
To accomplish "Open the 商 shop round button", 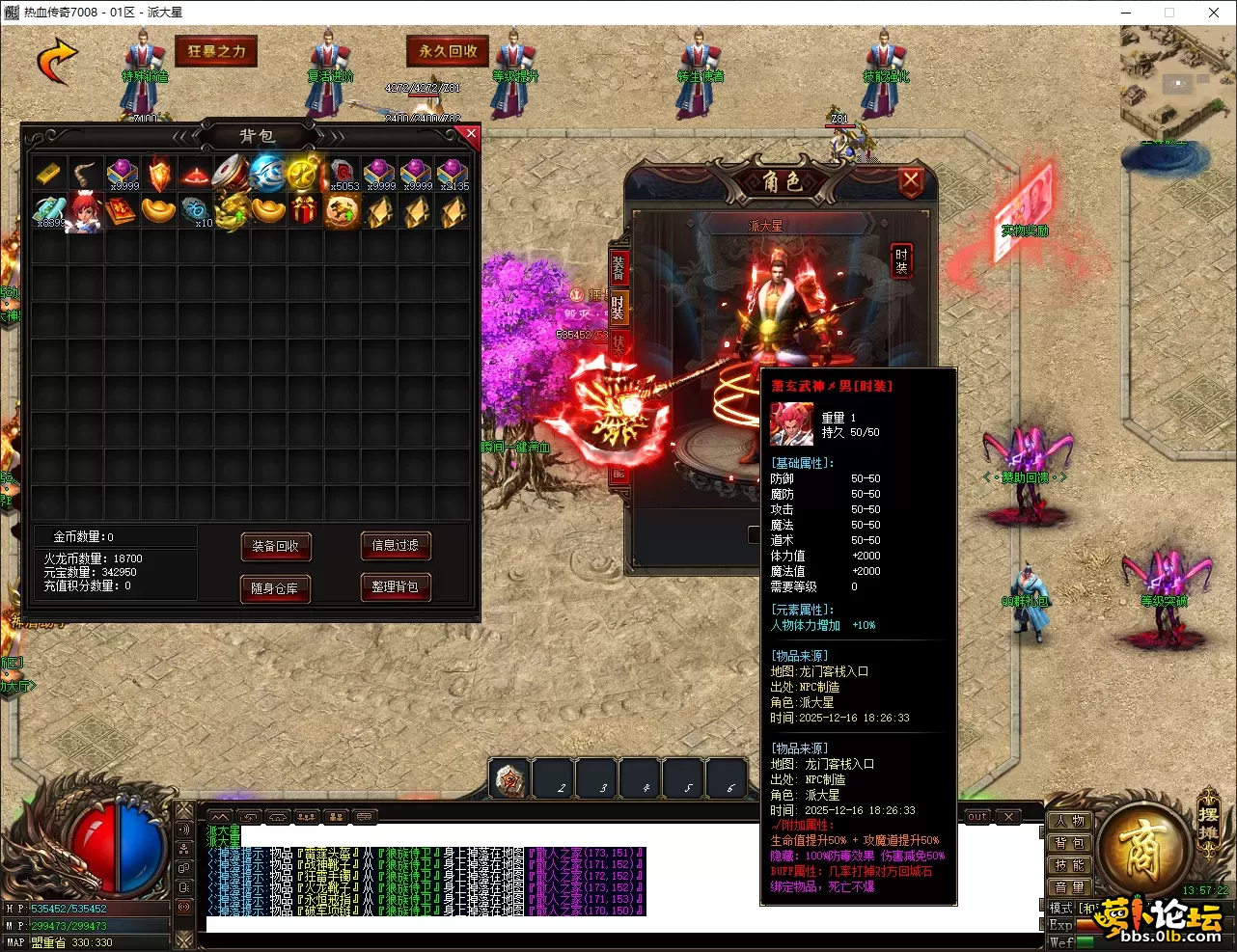I will pyautogui.click(x=1141, y=849).
